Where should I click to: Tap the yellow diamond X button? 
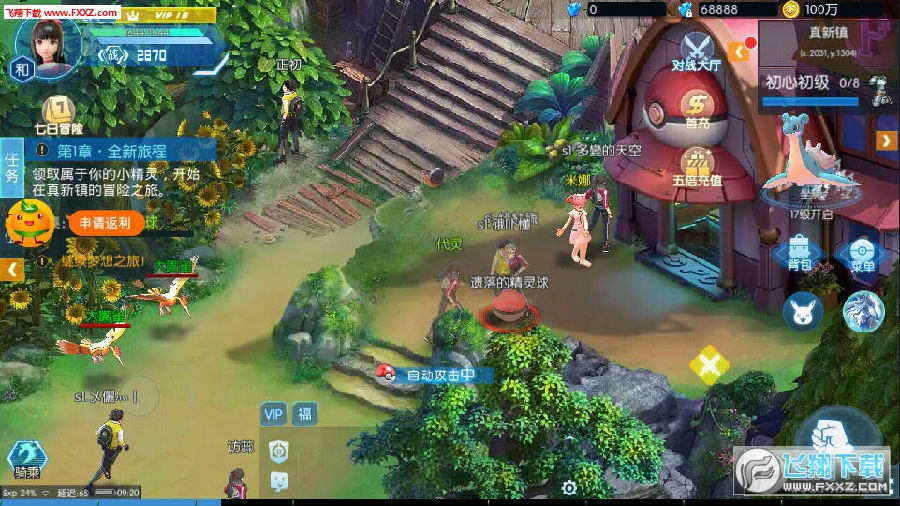tap(709, 364)
